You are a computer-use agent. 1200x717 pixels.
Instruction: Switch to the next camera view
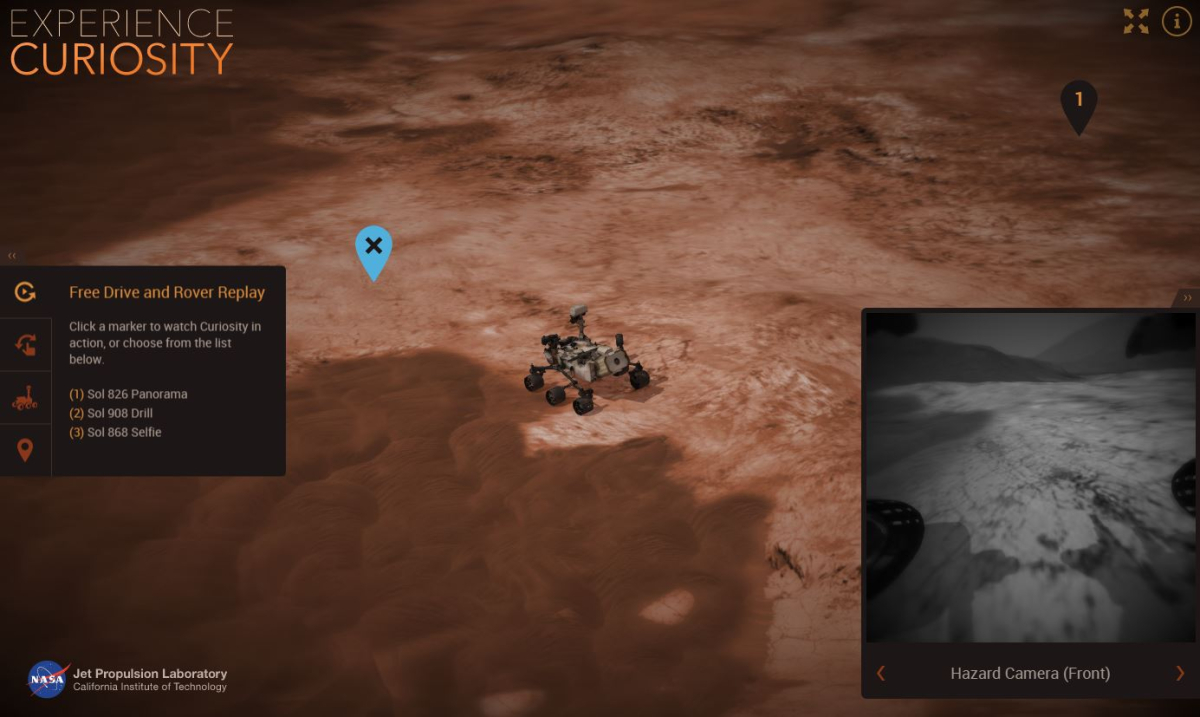click(x=1179, y=673)
